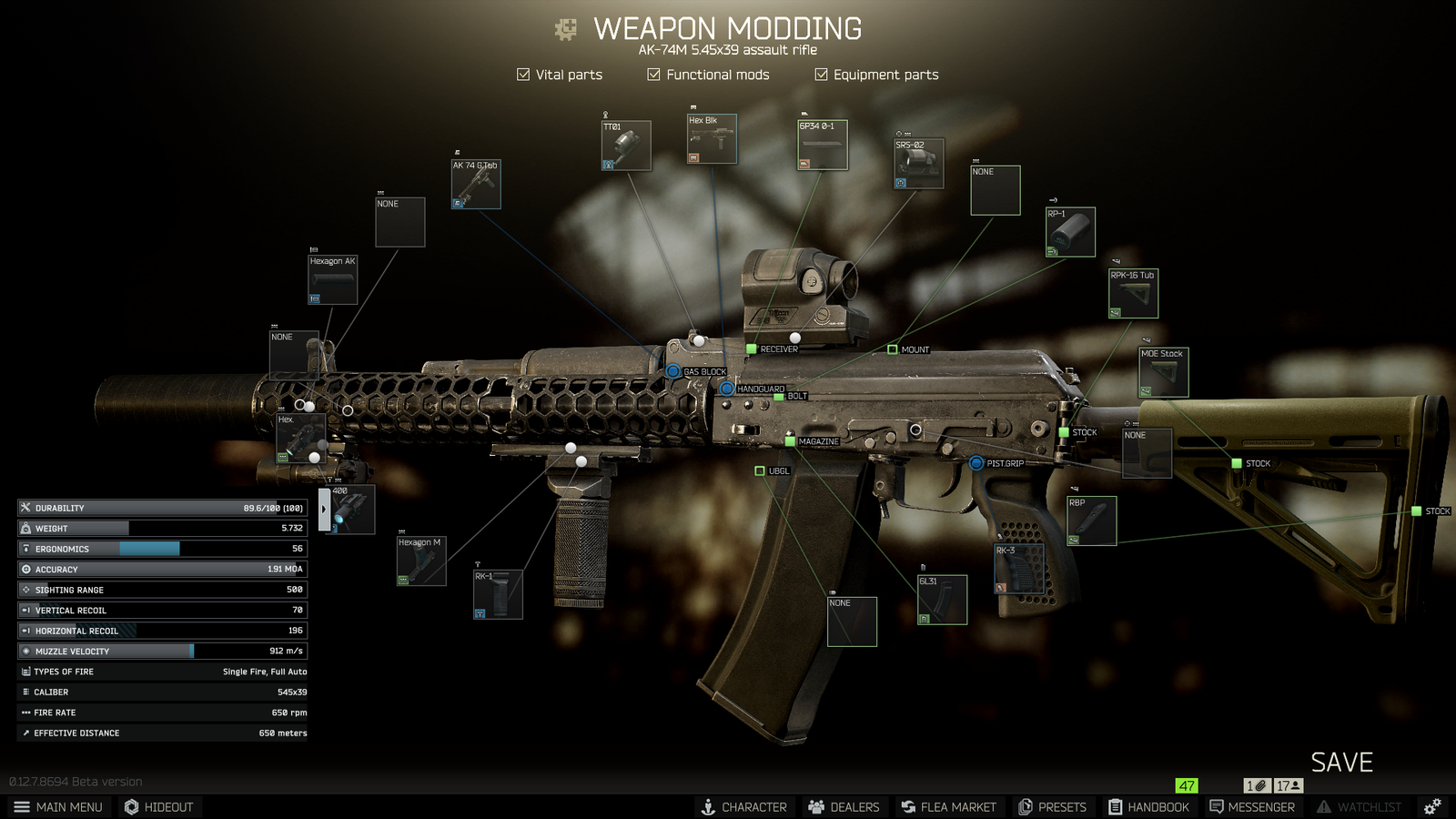The height and width of the screenshot is (819, 1456).
Task: Click the MOE Stock part icon
Action: pos(1162,372)
